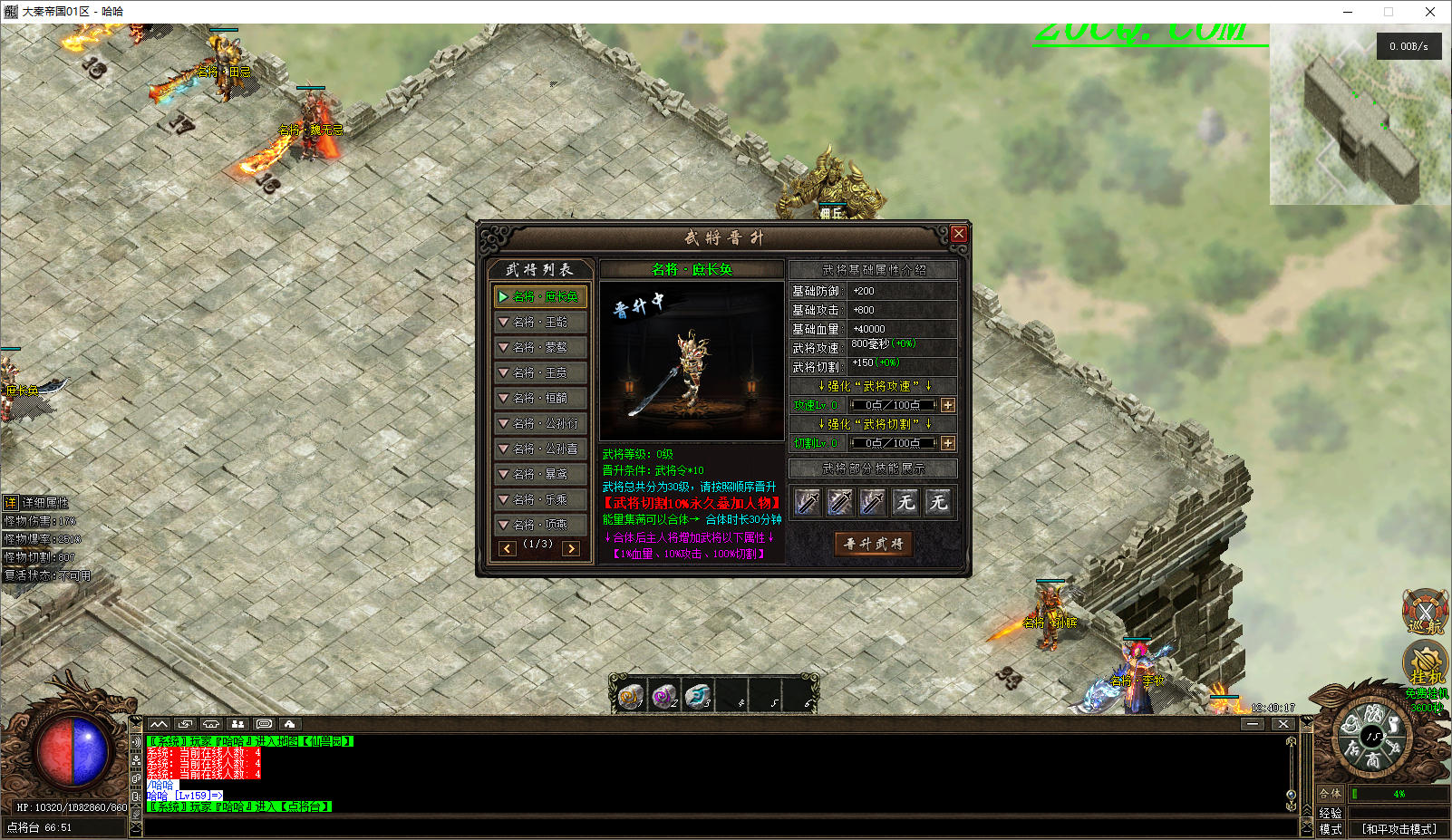Select general 名将·蒙骜 from the list
Screen dimensions: 1452x840
541,347
